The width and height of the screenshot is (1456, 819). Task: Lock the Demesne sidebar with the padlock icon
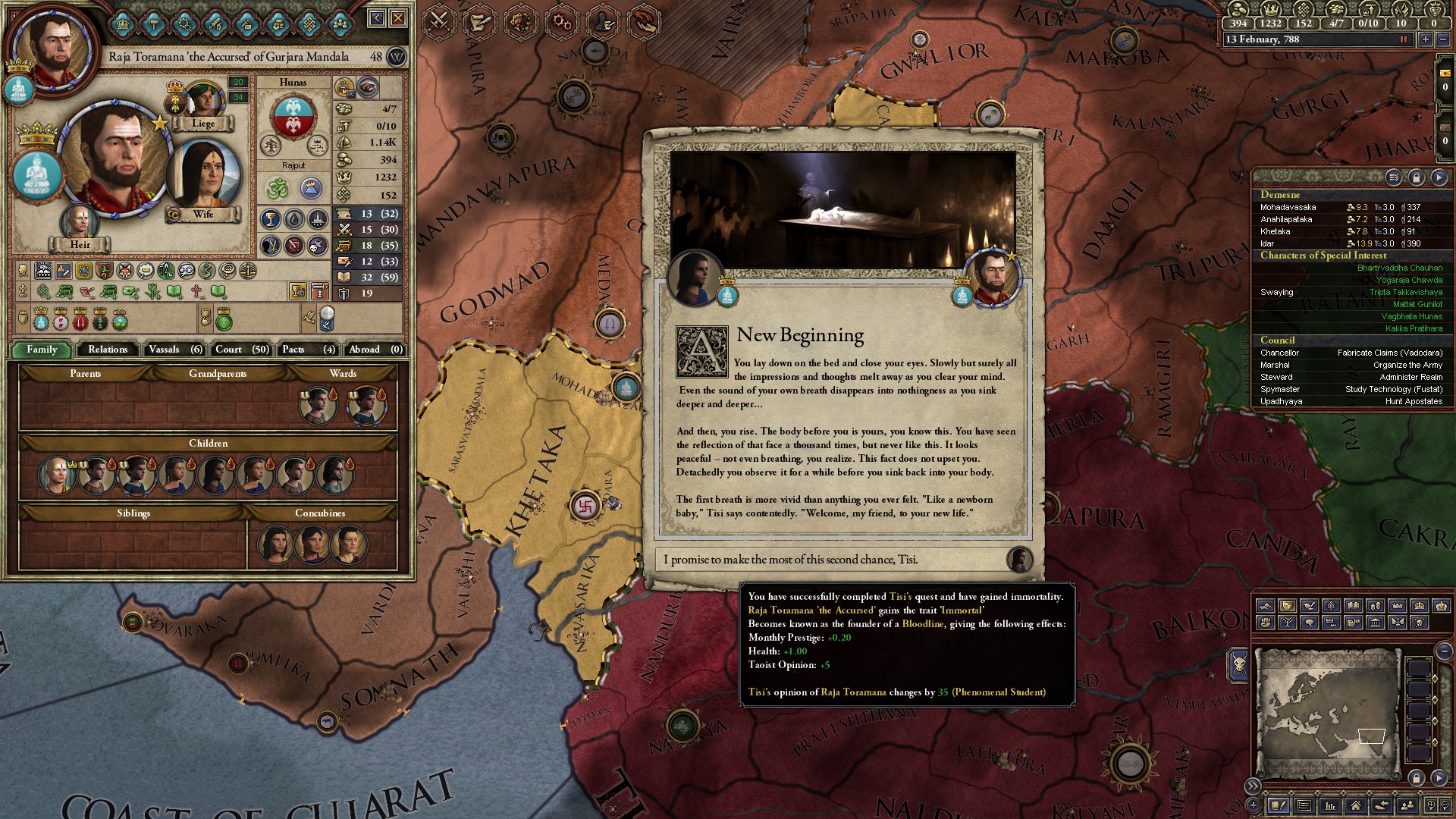click(x=1417, y=177)
